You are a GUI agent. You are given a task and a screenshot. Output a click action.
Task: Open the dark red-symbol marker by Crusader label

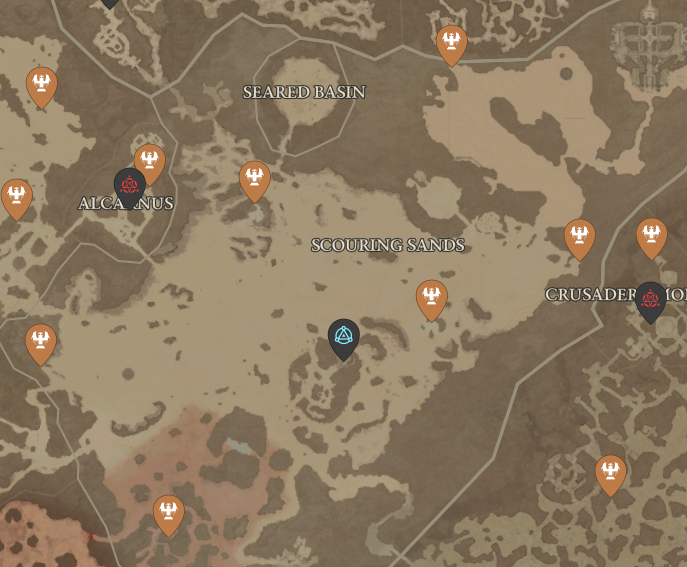coord(651,299)
